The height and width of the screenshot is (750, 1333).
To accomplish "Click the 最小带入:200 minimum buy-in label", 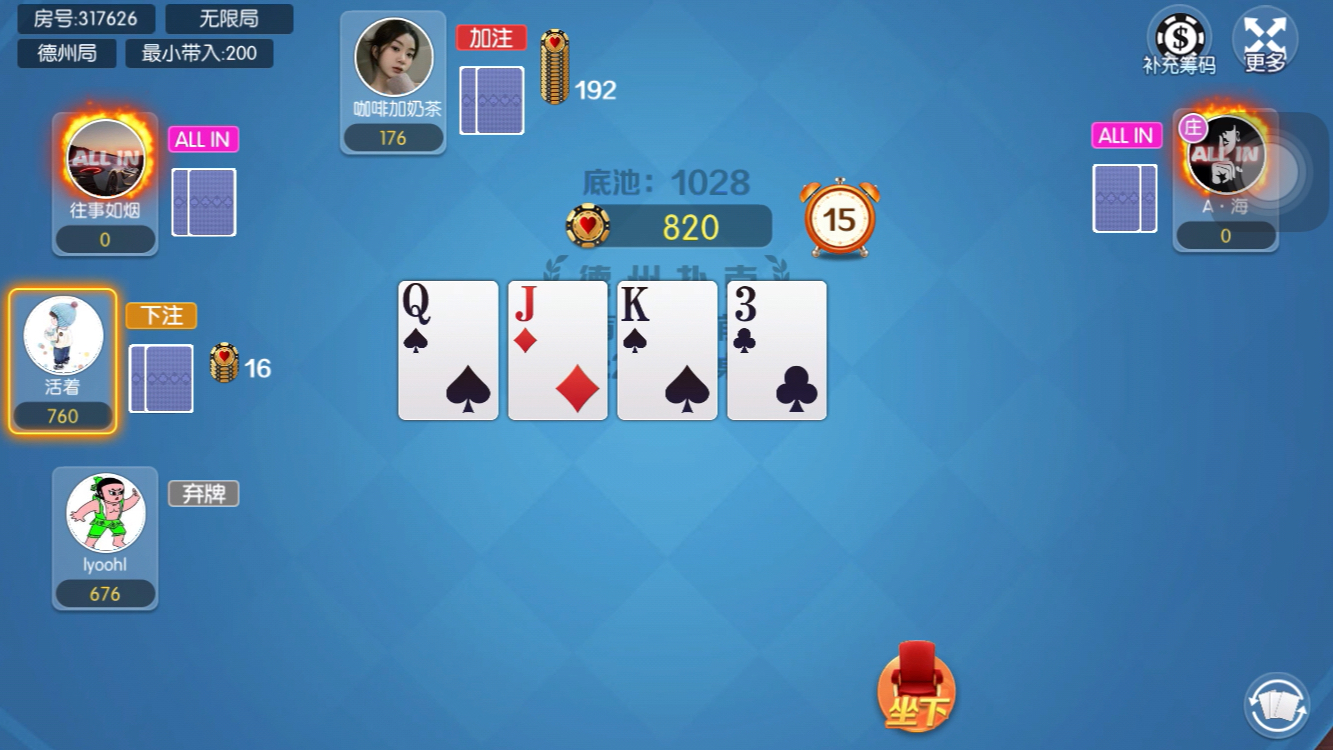I will click(199, 54).
